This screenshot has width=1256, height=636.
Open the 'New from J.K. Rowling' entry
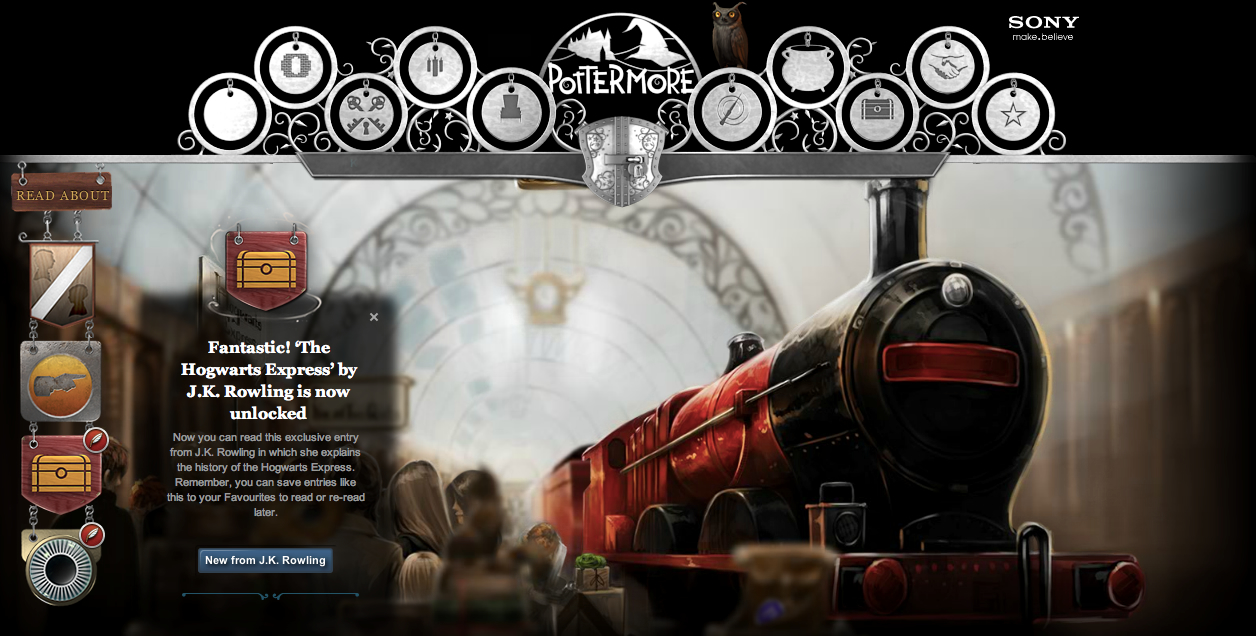click(265, 560)
